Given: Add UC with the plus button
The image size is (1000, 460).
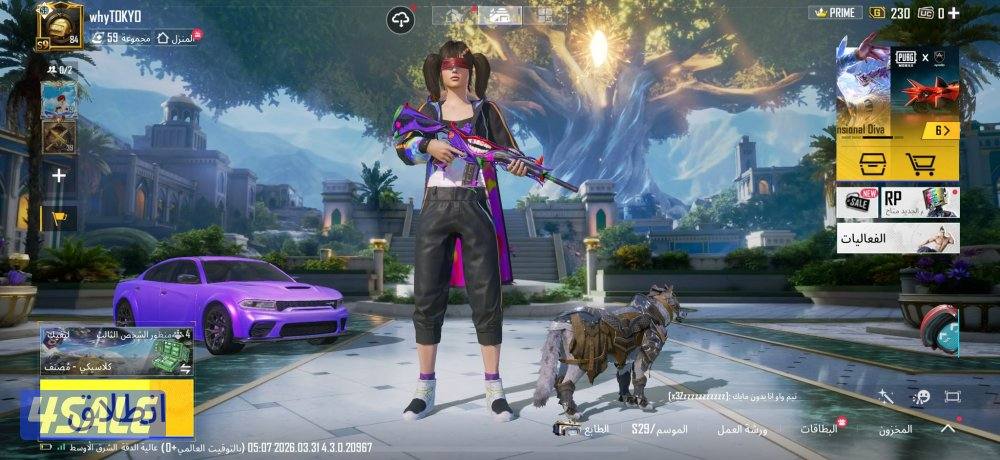Looking at the screenshot, I should (x=953, y=13).
